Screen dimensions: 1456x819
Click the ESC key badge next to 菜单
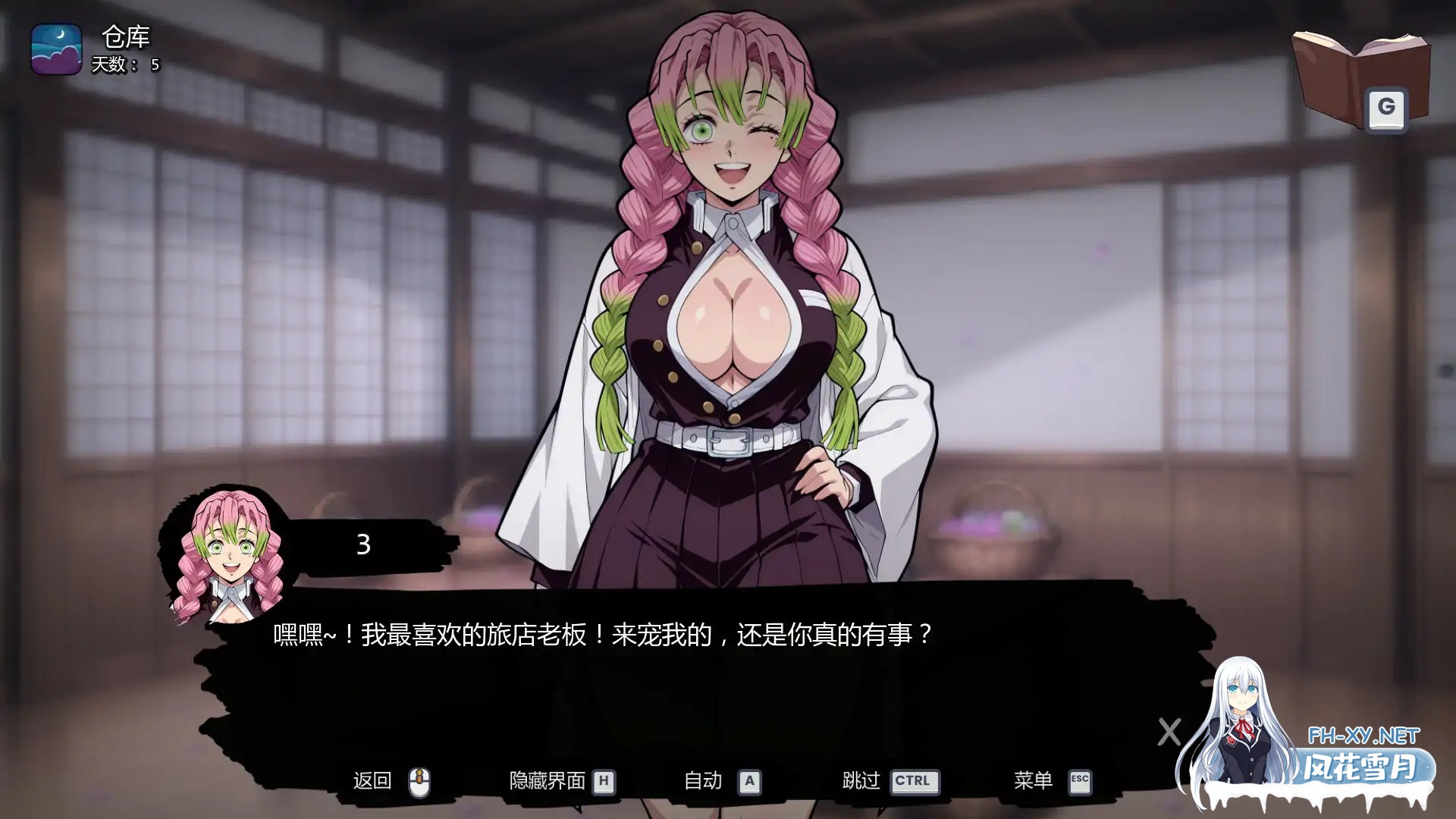(x=1081, y=780)
